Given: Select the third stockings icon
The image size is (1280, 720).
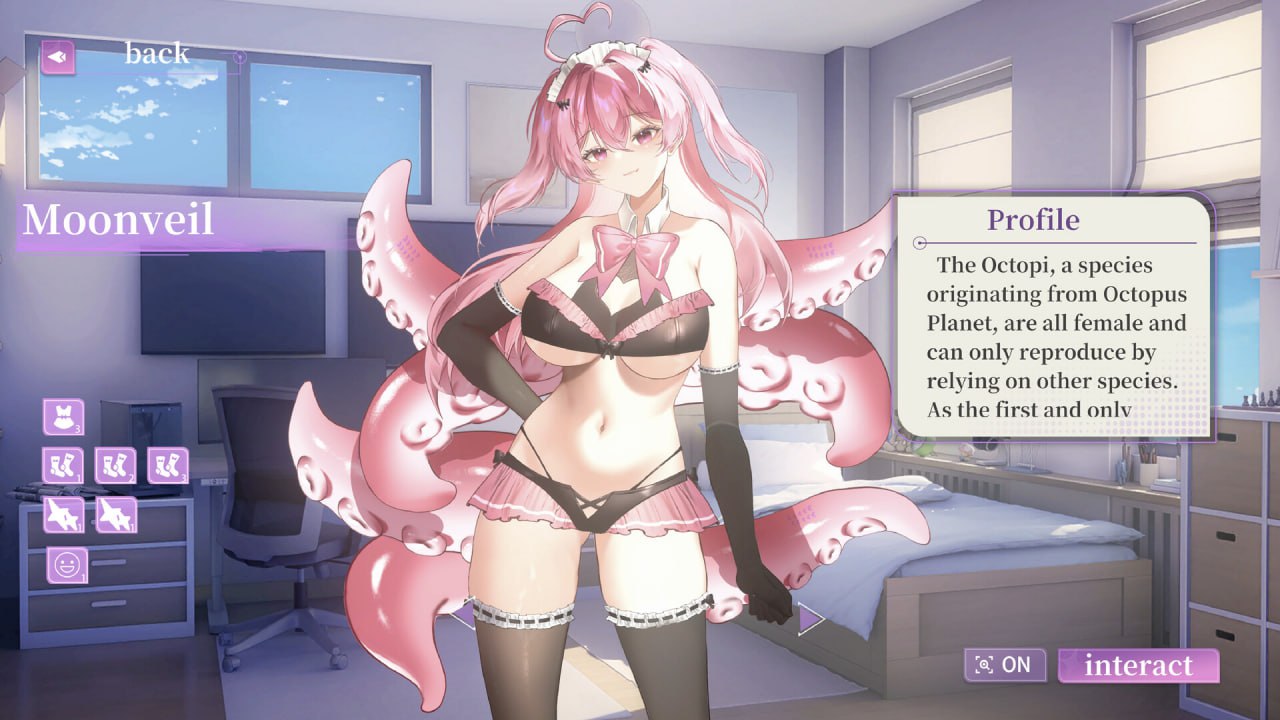Looking at the screenshot, I should 167,463.
